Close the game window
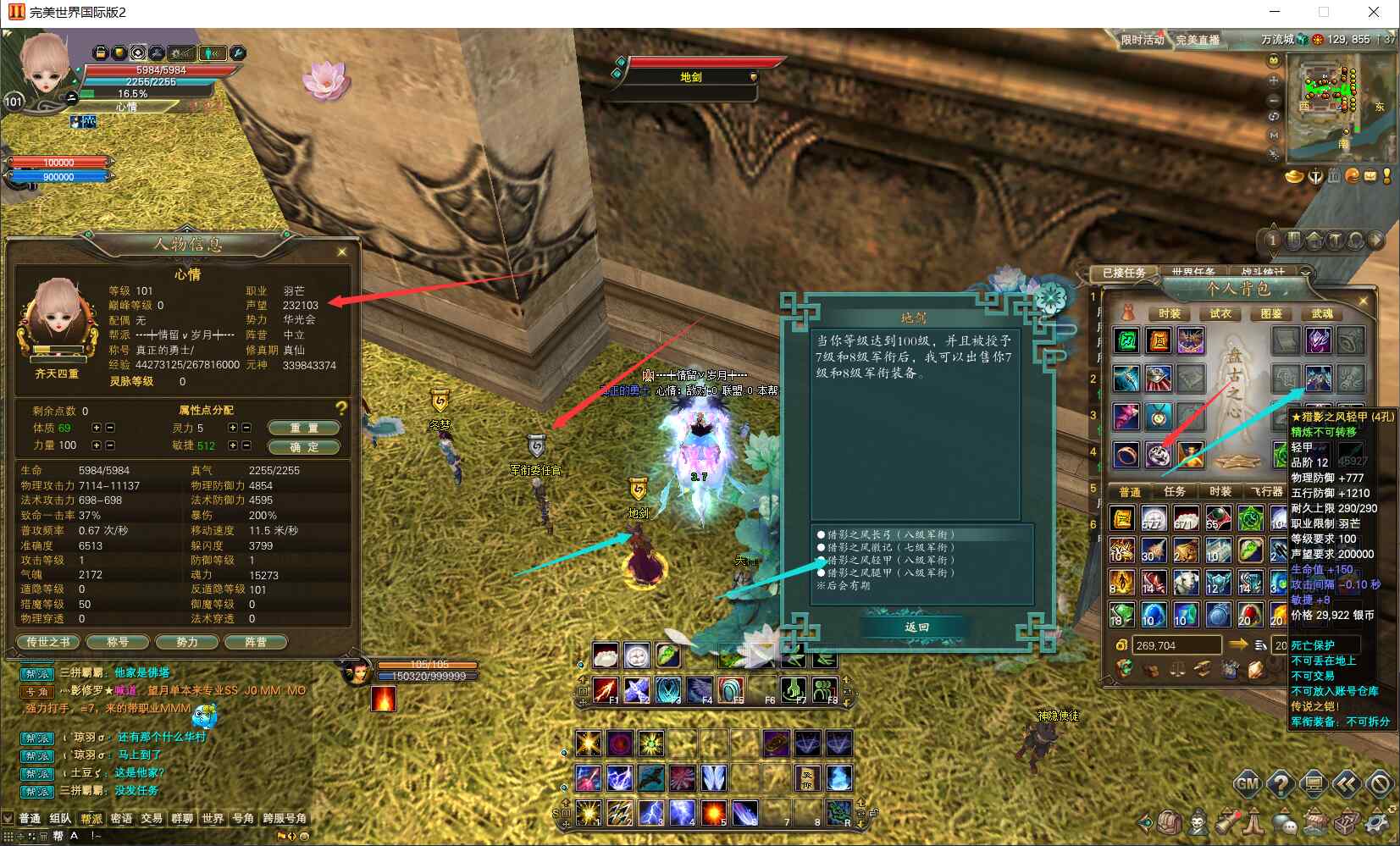The height and width of the screenshot is (846, 1400). [1374, 12]
